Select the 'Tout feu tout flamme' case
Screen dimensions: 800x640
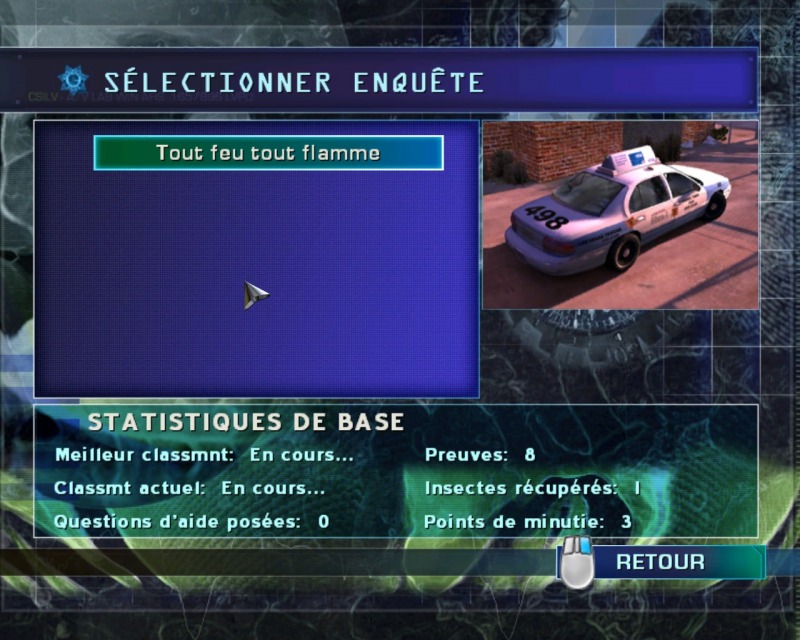268,153
